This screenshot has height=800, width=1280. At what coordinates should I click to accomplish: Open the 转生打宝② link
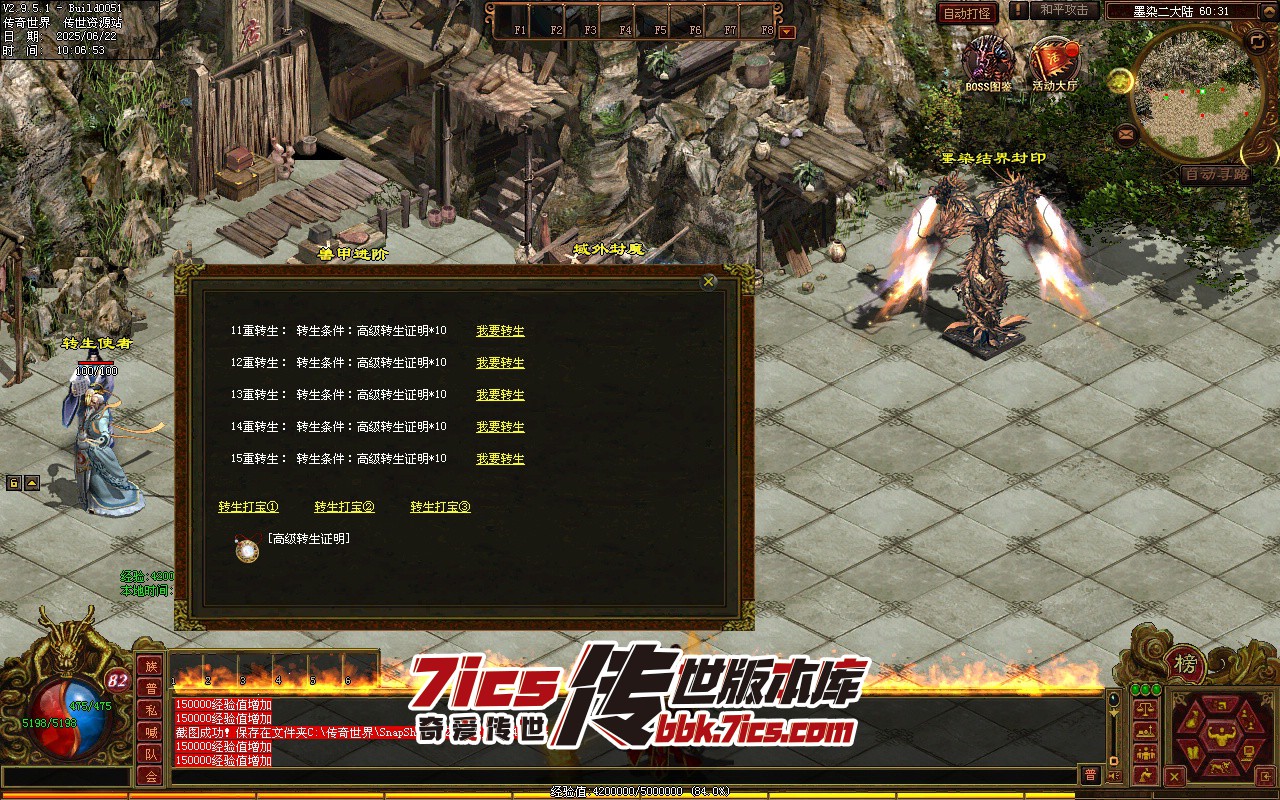(344, 507)
